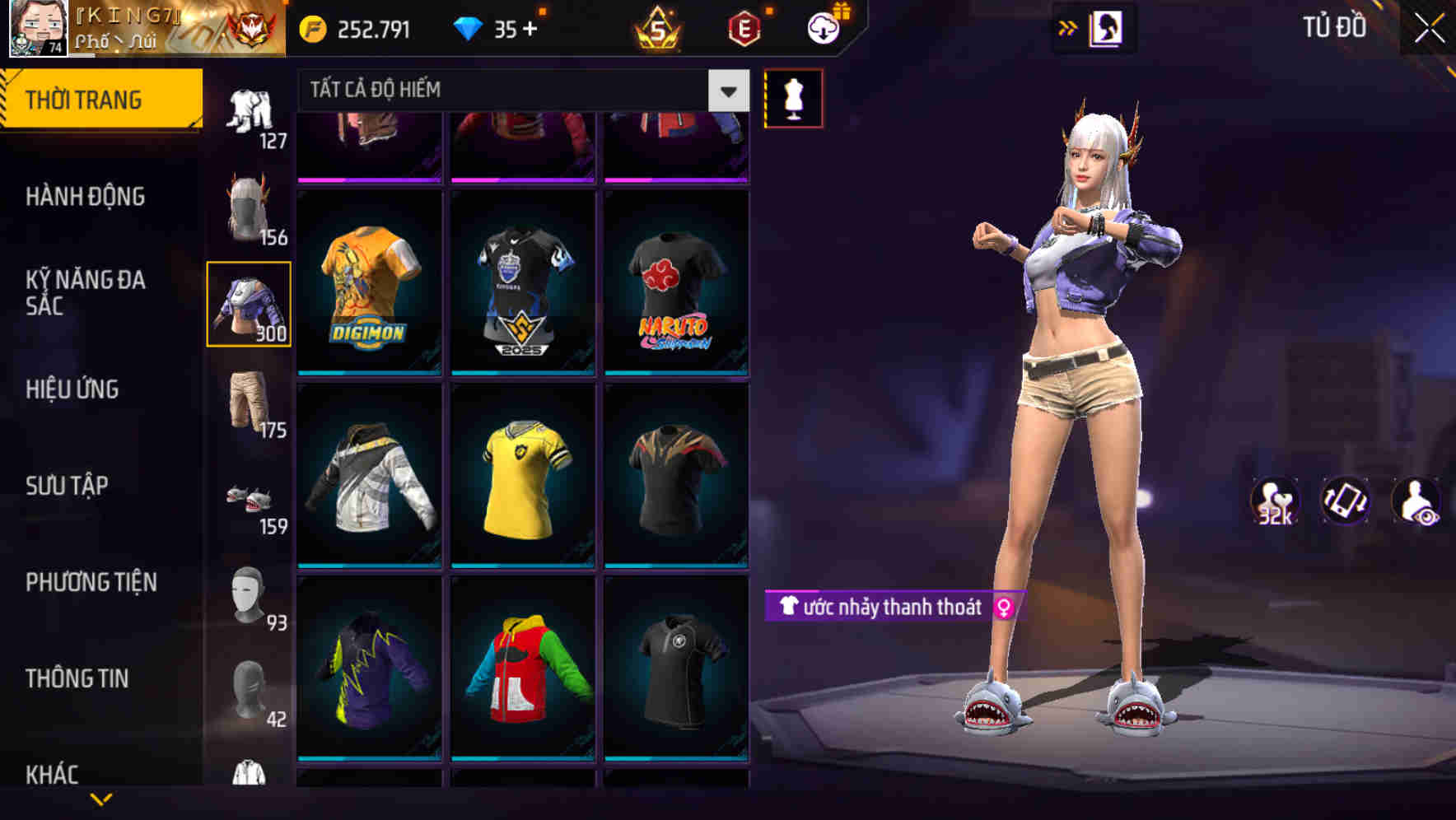Switch to the HIỆU ỨNG tab

[x=74, y=389]
